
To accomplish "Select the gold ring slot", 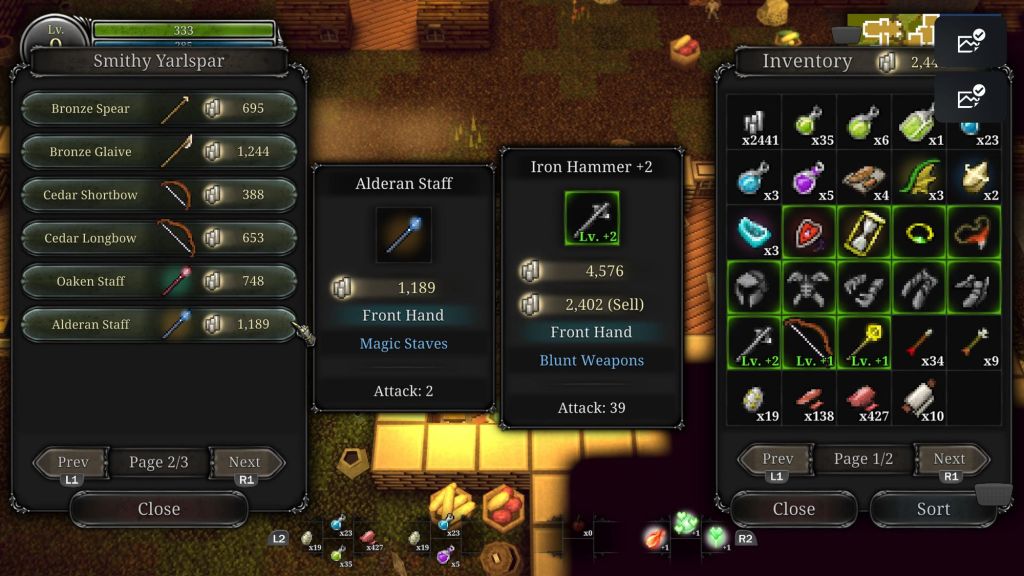I will [x=918, y=232].
